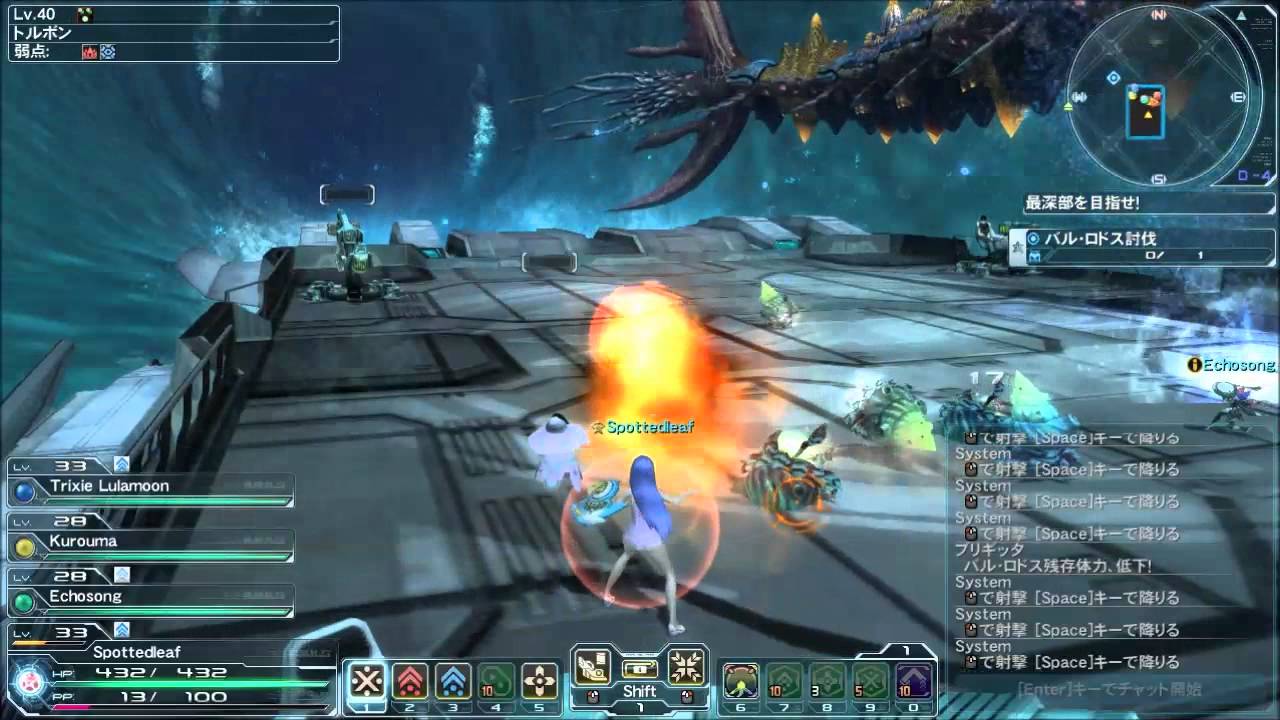Activate the blue chevron Deband skill
1280x720 pixels.
[x=453, y=681]
